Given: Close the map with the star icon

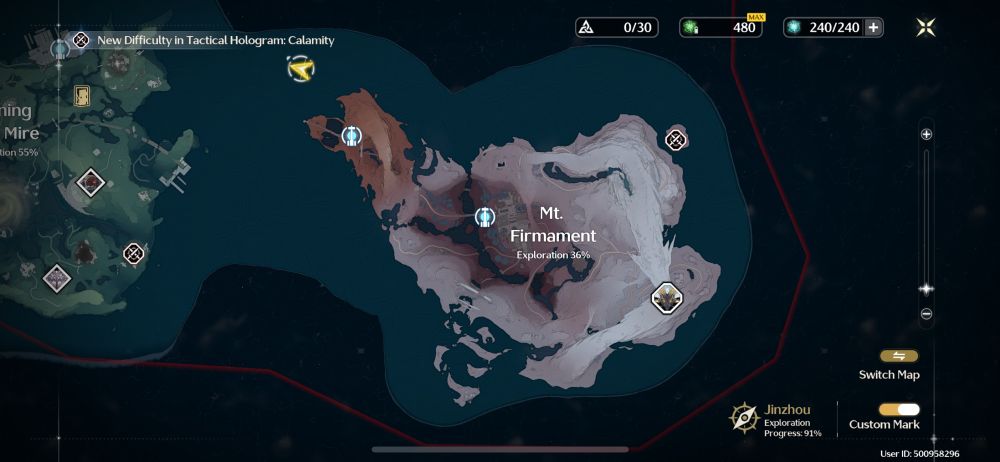Looking at the screenshot, I should pyautogui.click(x=926, y=28).
